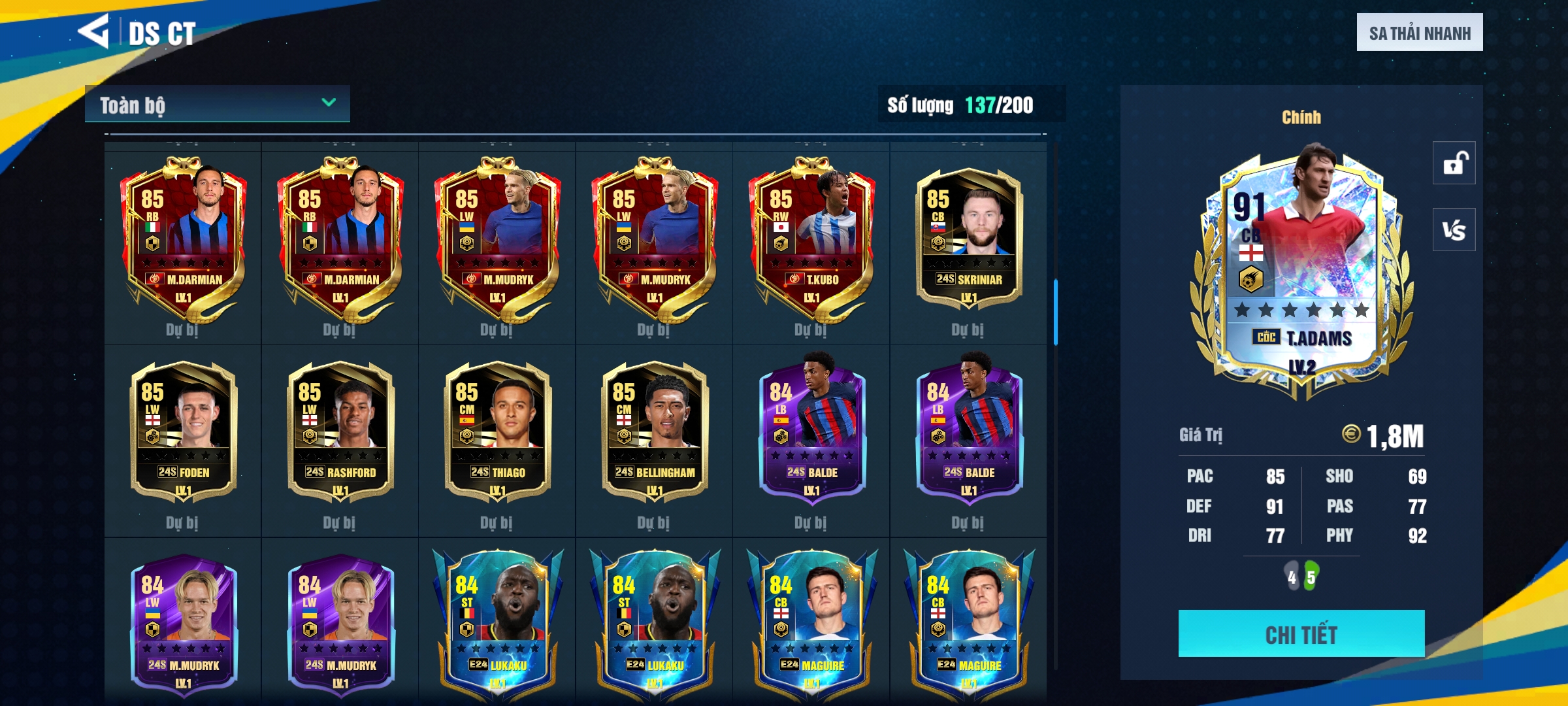Open the Sa Thải Nhanh quick release
Screen dimensions: 1568x706
1419,33
